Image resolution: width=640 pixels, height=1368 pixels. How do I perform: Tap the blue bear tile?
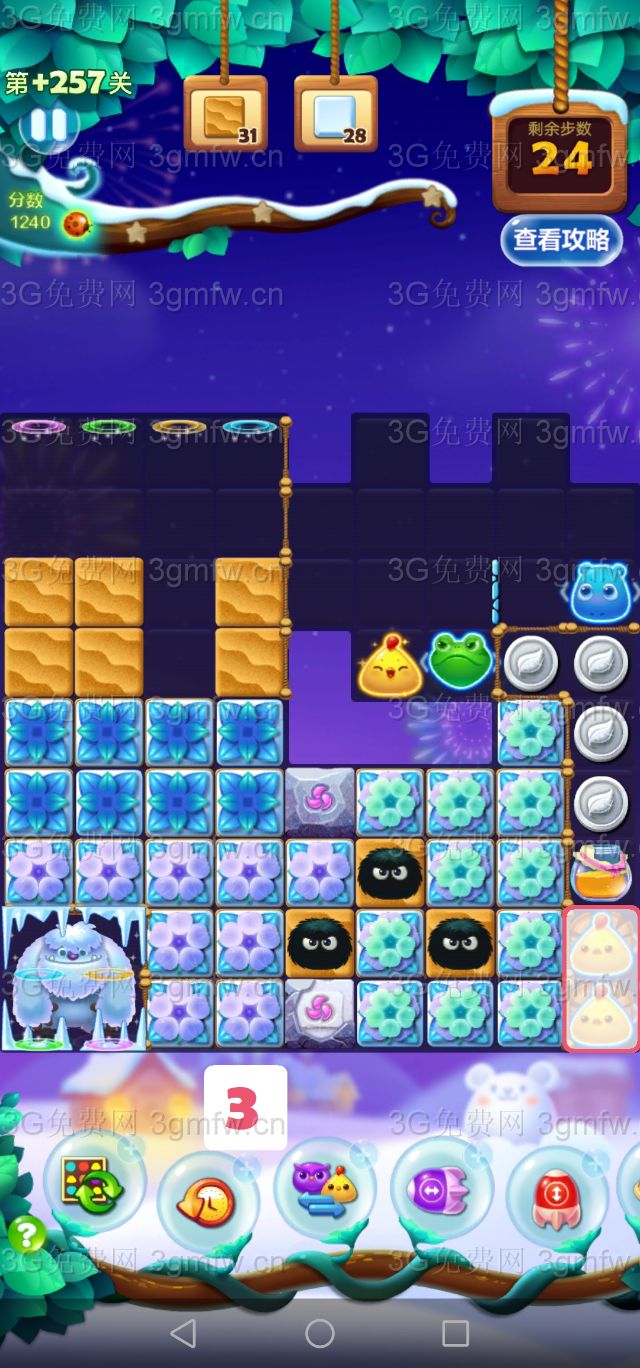[601, 592]
